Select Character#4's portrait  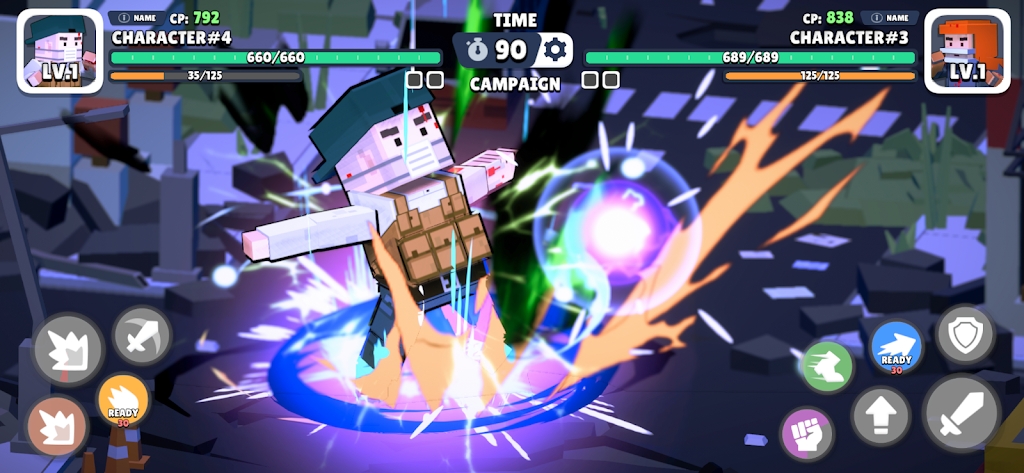(x=60, y=52)
